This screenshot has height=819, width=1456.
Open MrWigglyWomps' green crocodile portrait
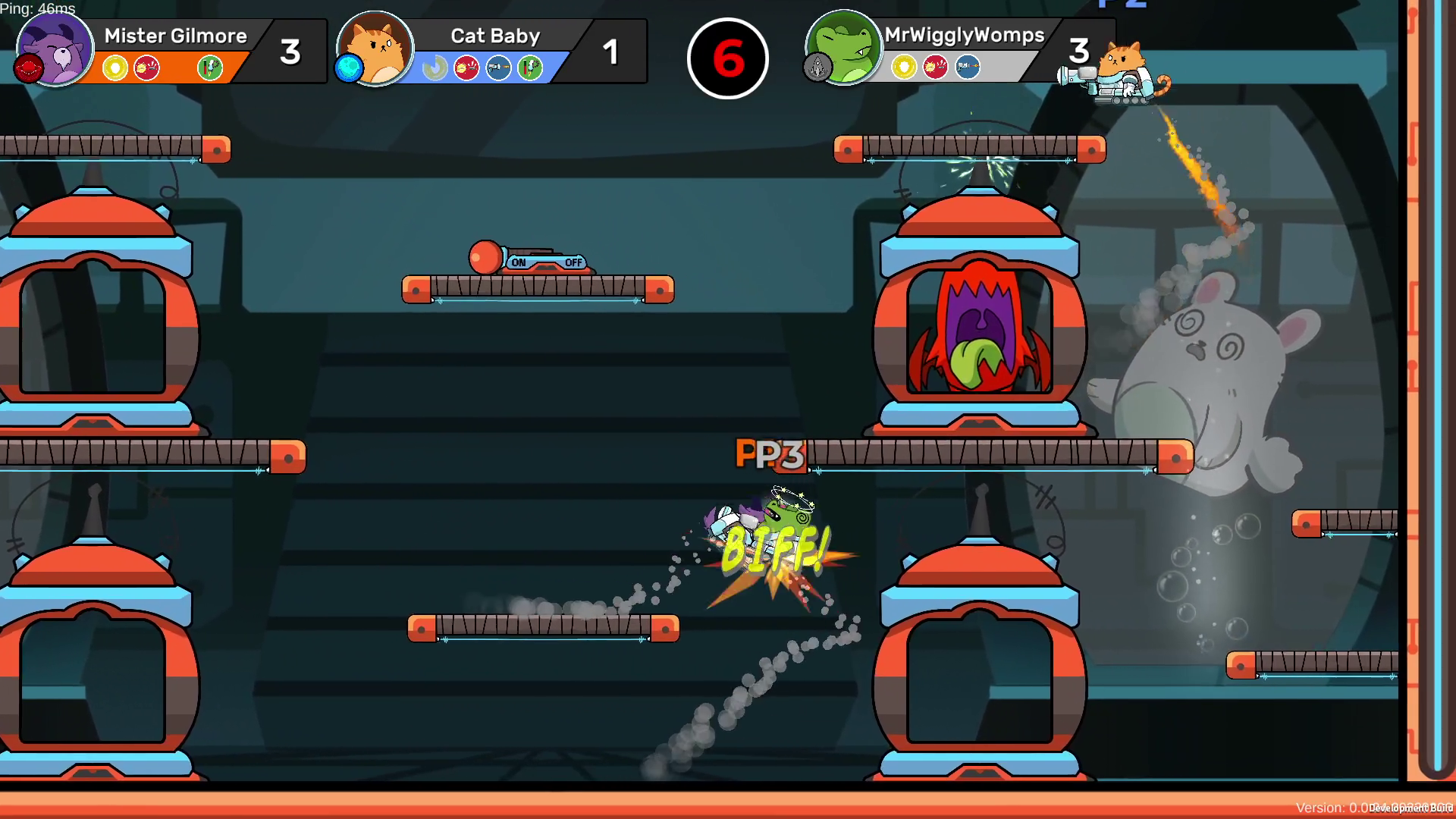point(844,45)
